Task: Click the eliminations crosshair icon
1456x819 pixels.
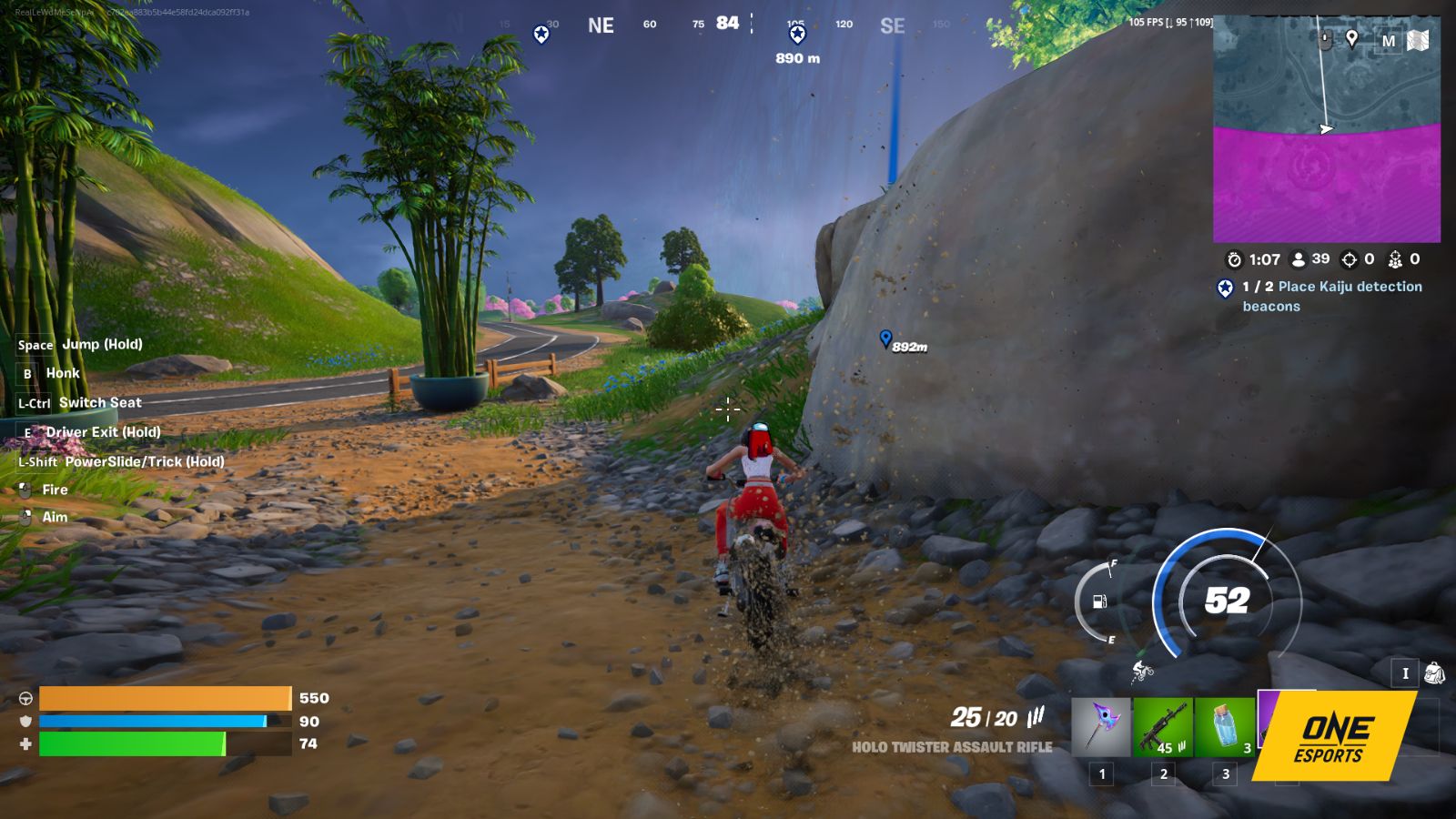Action: coord(1350,259)
